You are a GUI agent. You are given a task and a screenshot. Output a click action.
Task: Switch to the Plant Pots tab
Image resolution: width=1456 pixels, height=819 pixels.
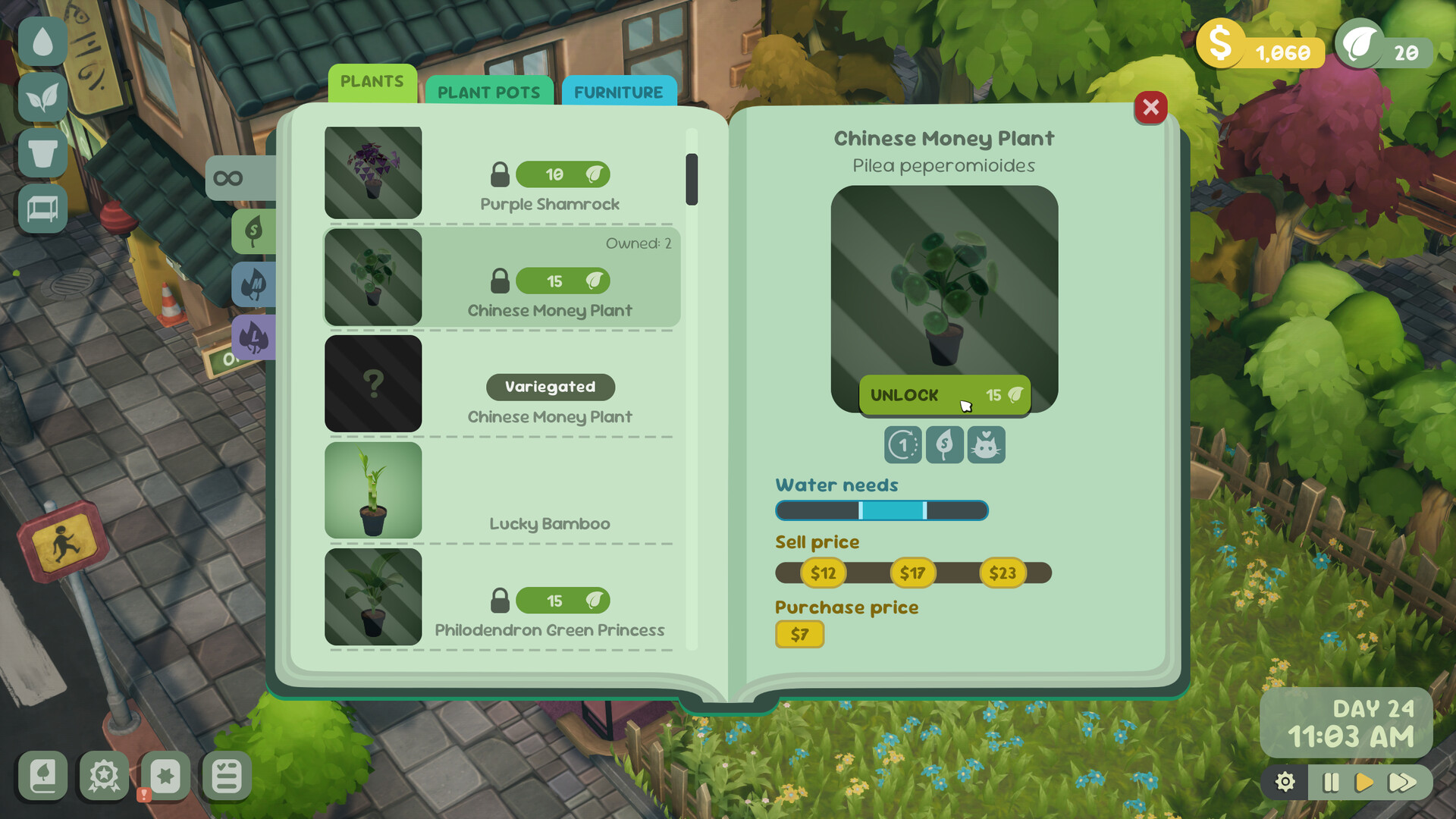click(x=489, y=92)
